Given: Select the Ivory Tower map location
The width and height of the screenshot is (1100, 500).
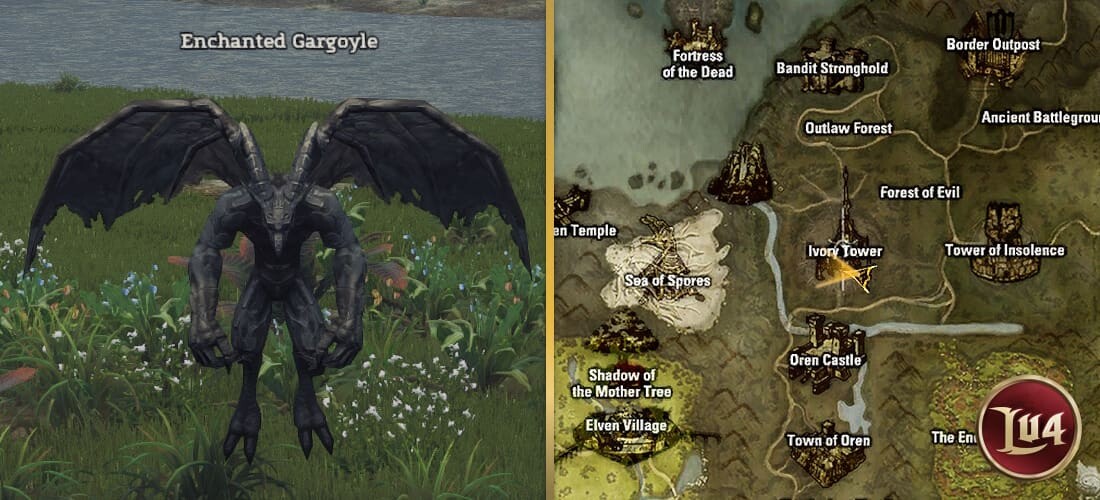Looking at the screenshot, I should coord(844,251).
